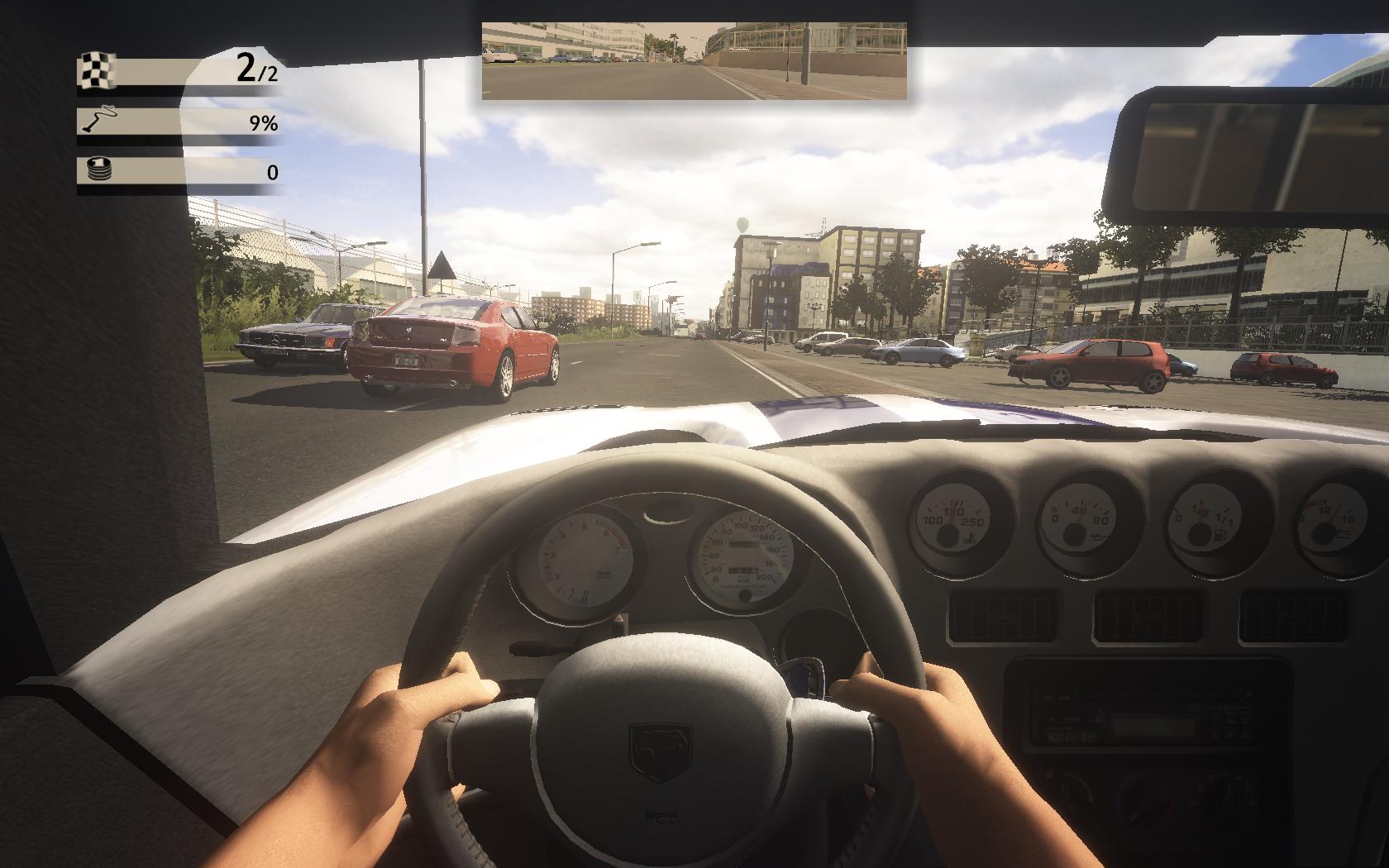Select the coin stack icon
1389x868 pixels.
pyautogui.click(x=97, y=171)
